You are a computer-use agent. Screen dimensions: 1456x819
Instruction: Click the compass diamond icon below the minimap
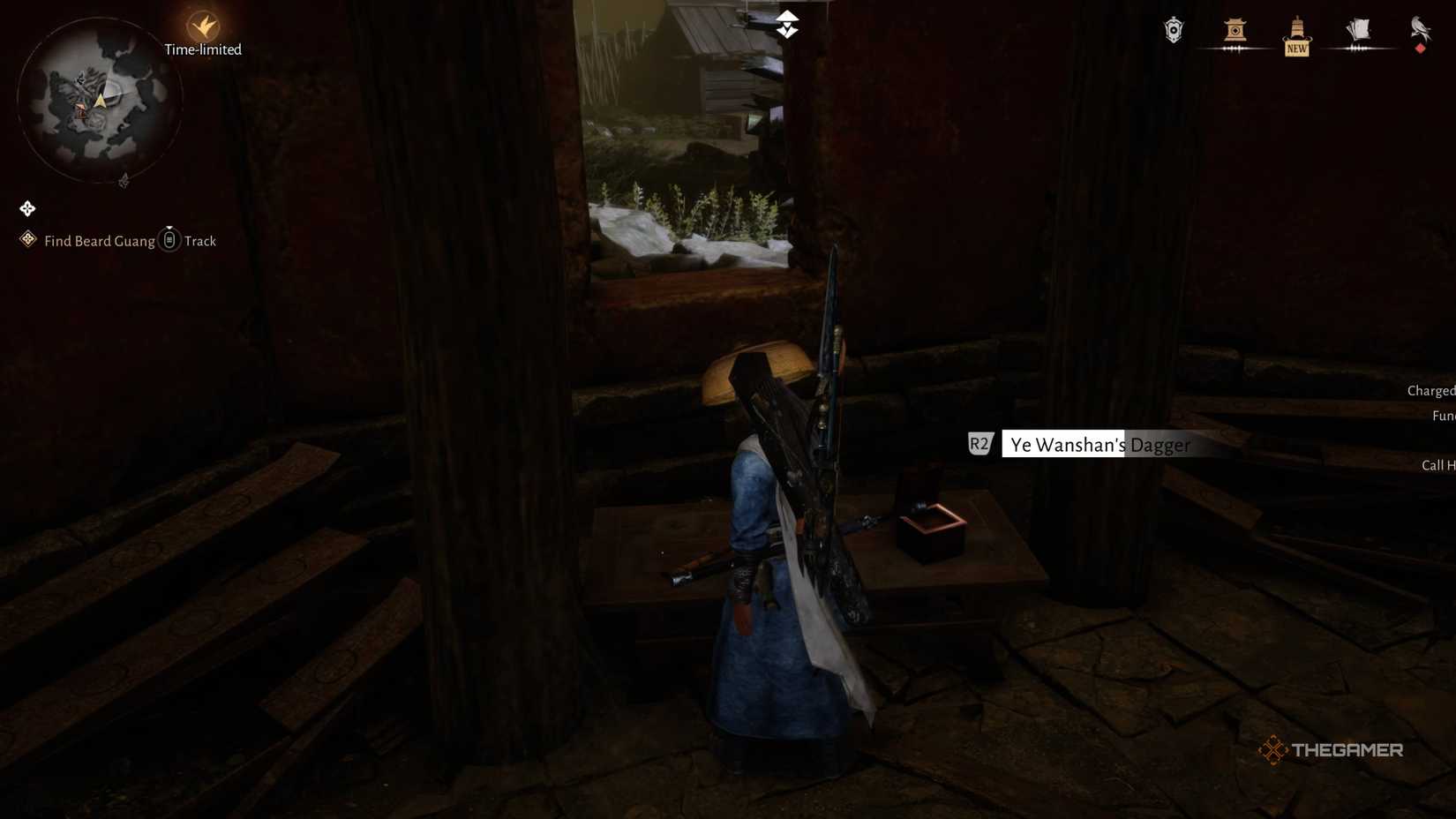click(26, 208)
